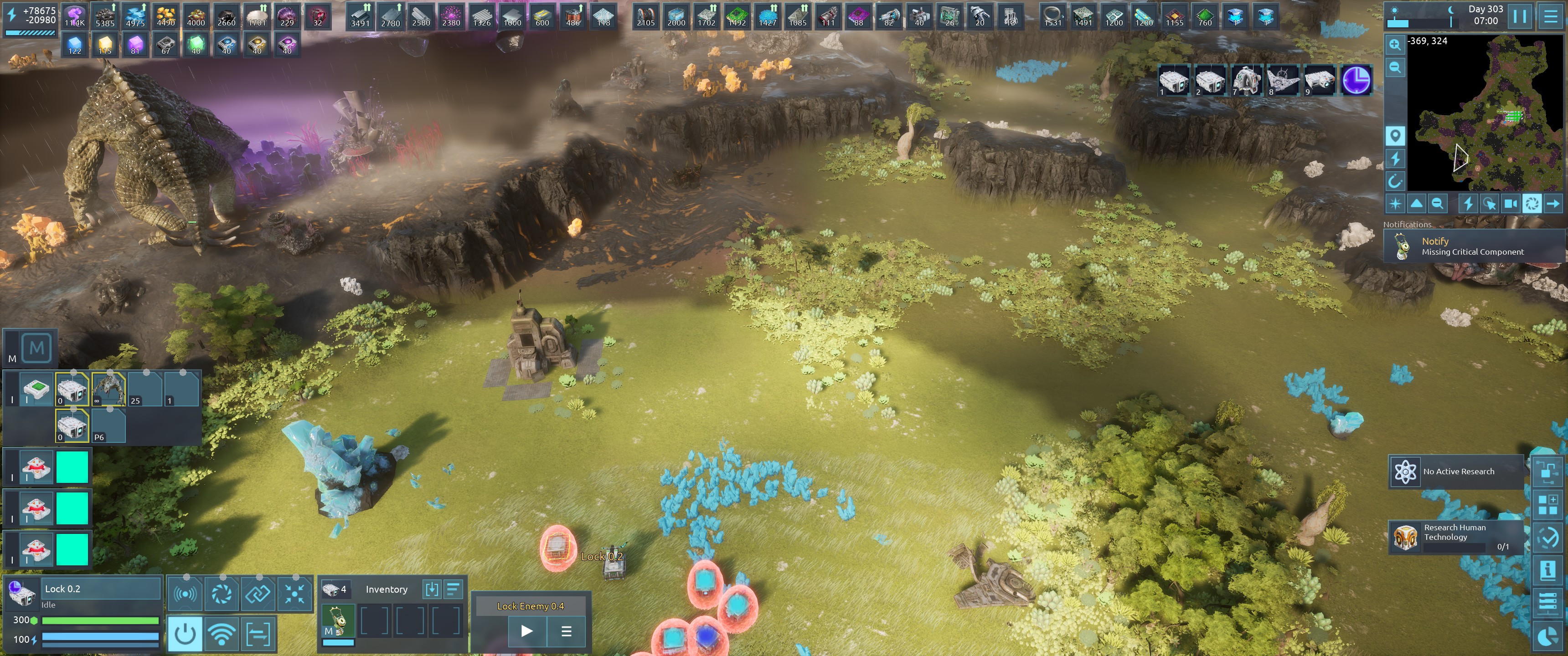Select control group 7 unit icon
This screenshot has width=1568, height=656.
(1246, 80)
